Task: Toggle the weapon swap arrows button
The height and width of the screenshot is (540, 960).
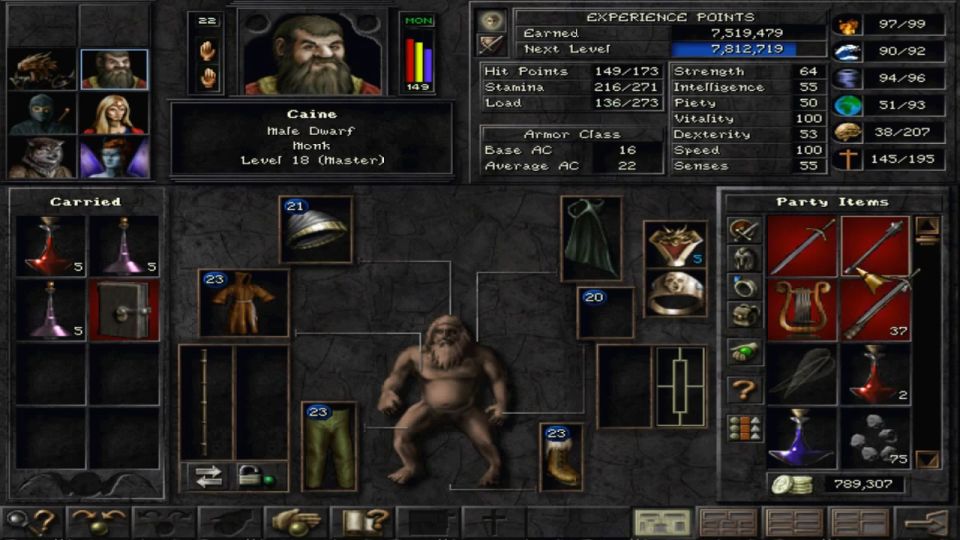Action: pos(208,477)
